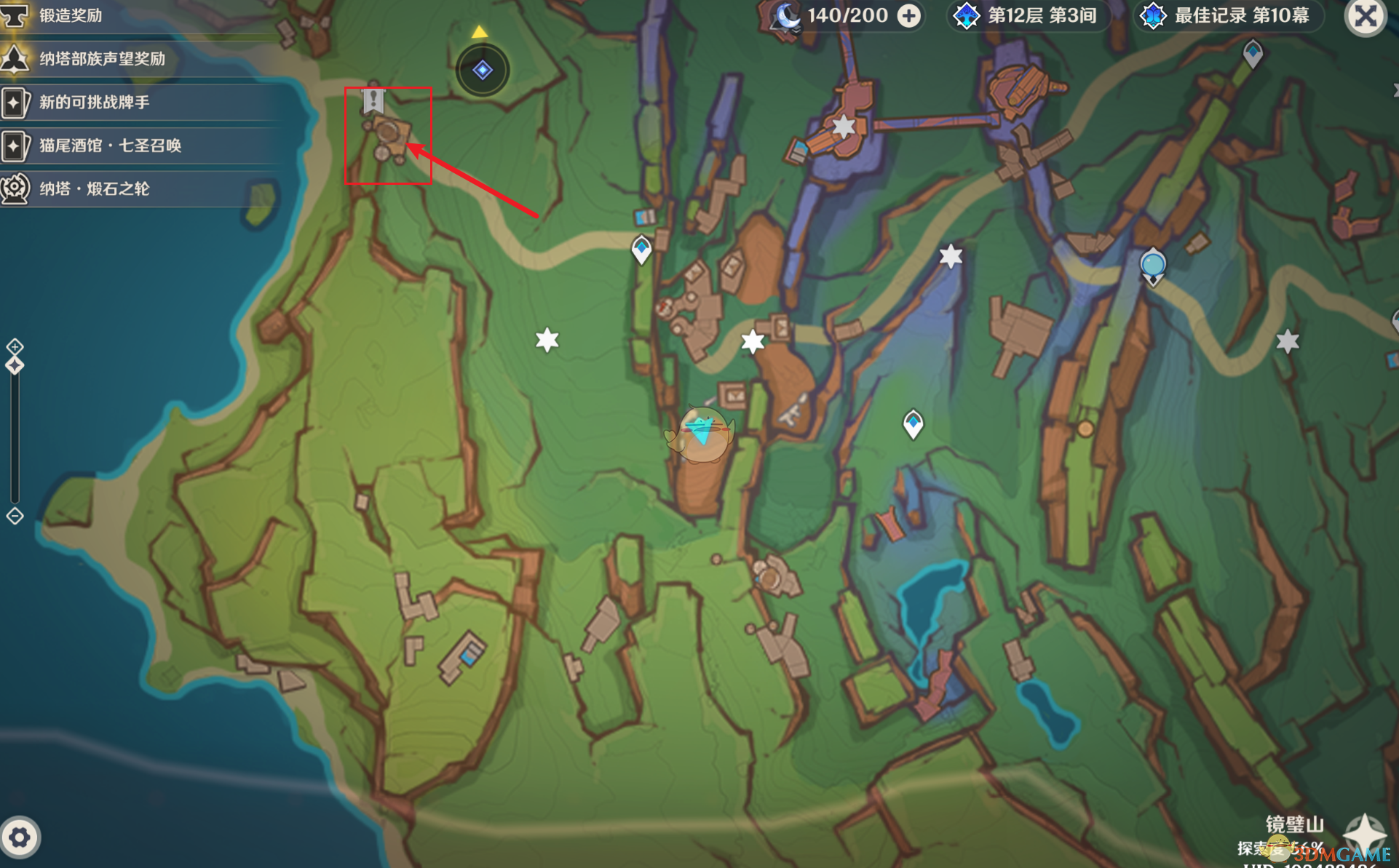Image resolution: width=1399 pixels, height=868 pixels.
Task: Adjust the map zoom slider handle
Action: pos(15,365)
